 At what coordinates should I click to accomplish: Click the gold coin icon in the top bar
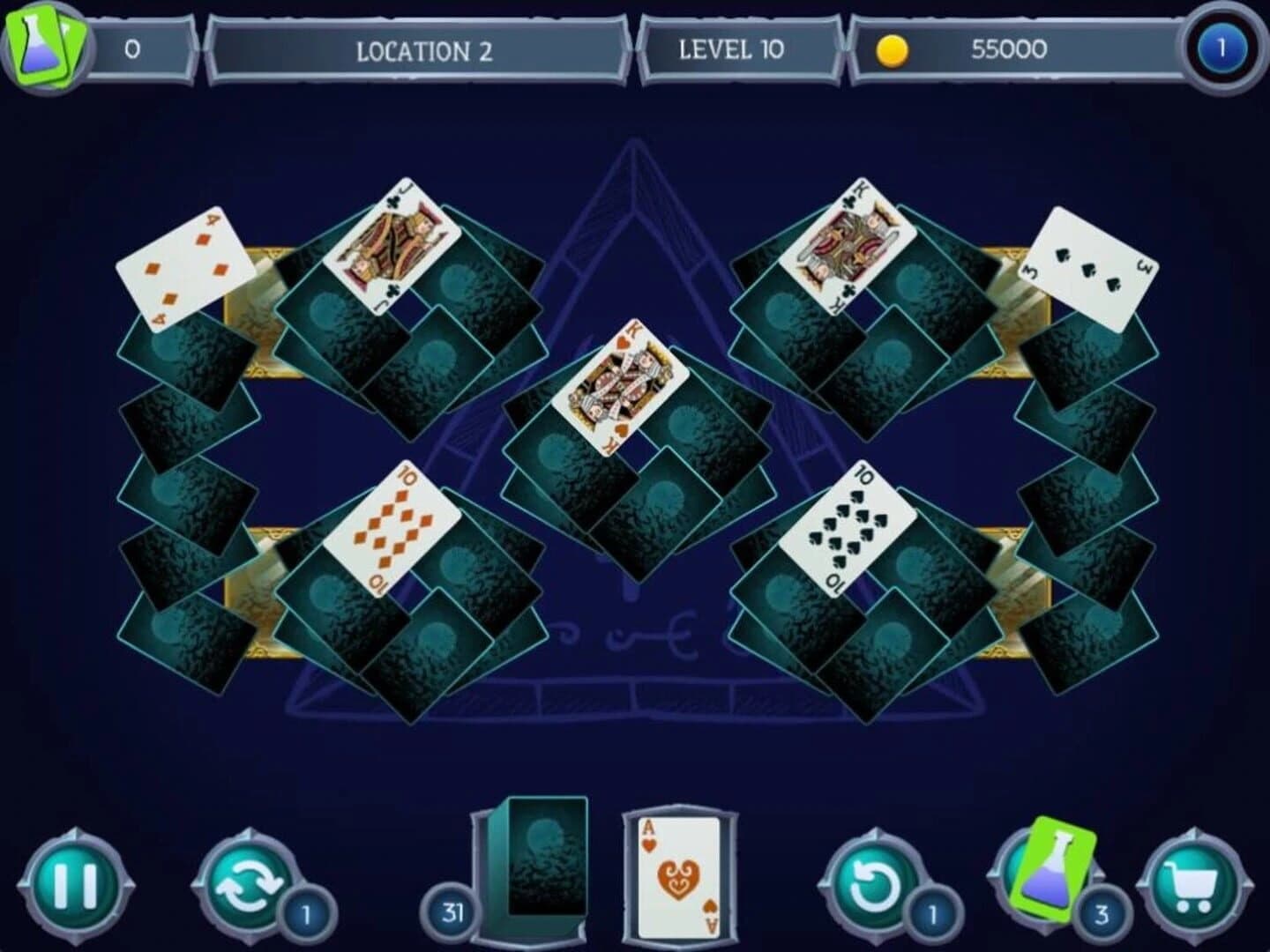(893, 49)
